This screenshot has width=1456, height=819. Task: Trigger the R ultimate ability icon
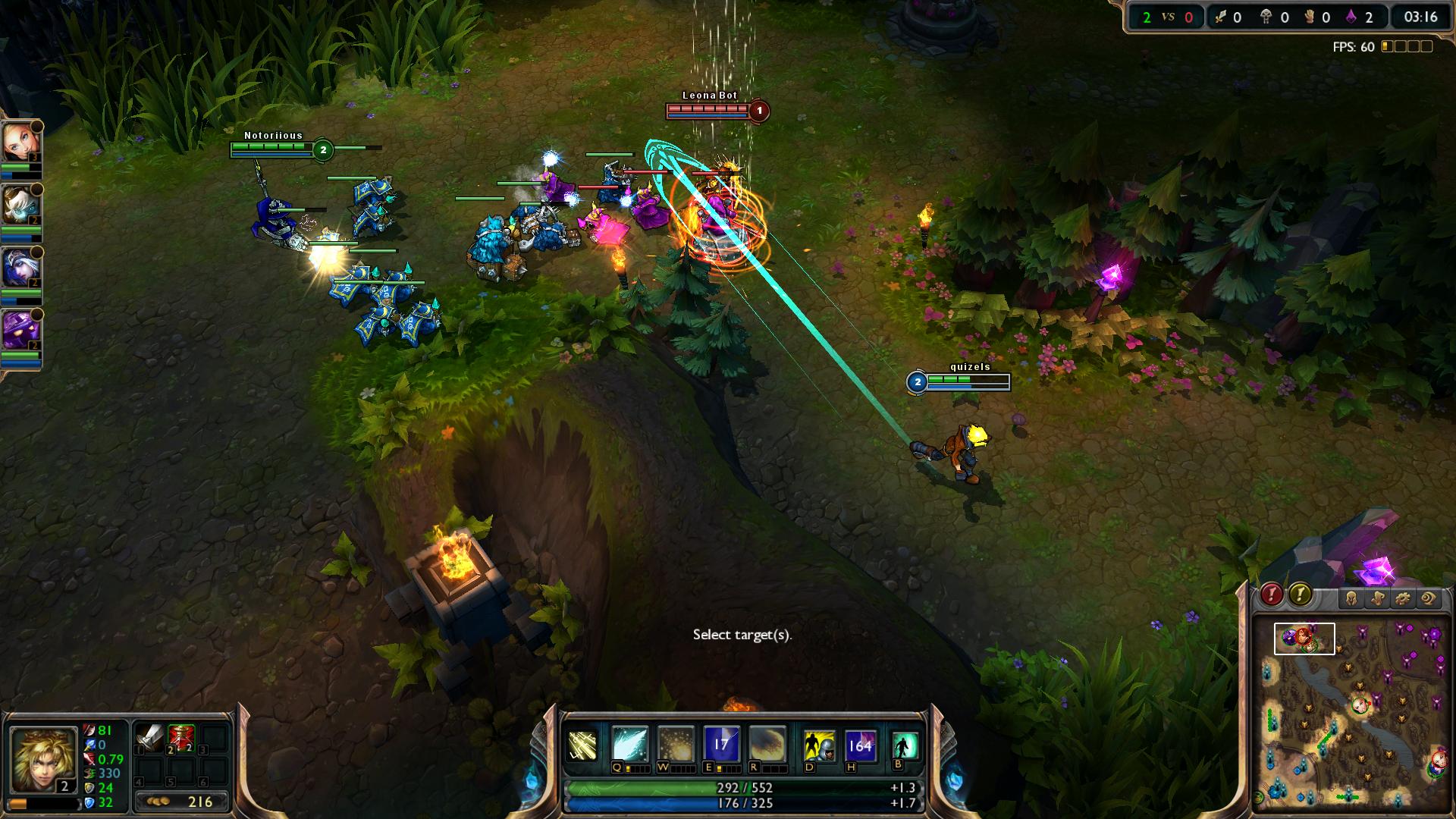point(766,745)
